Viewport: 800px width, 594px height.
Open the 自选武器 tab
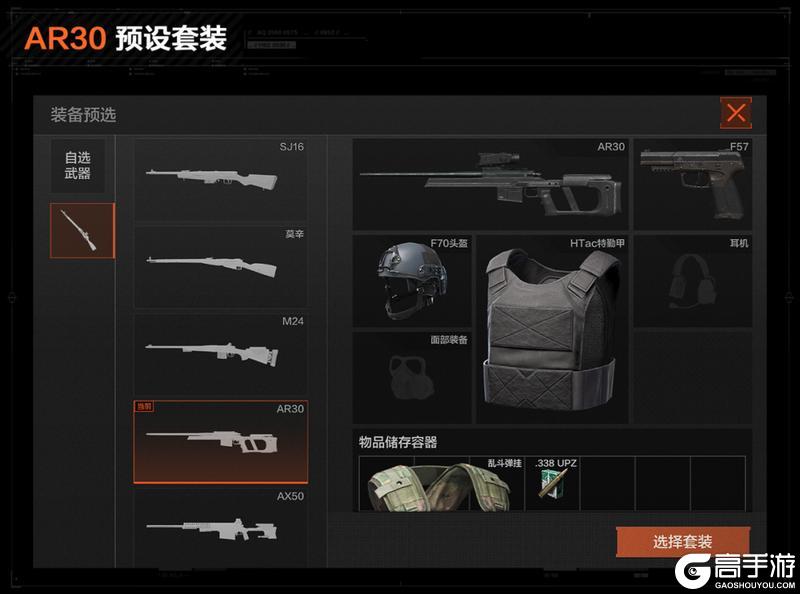tap(78, 166)
